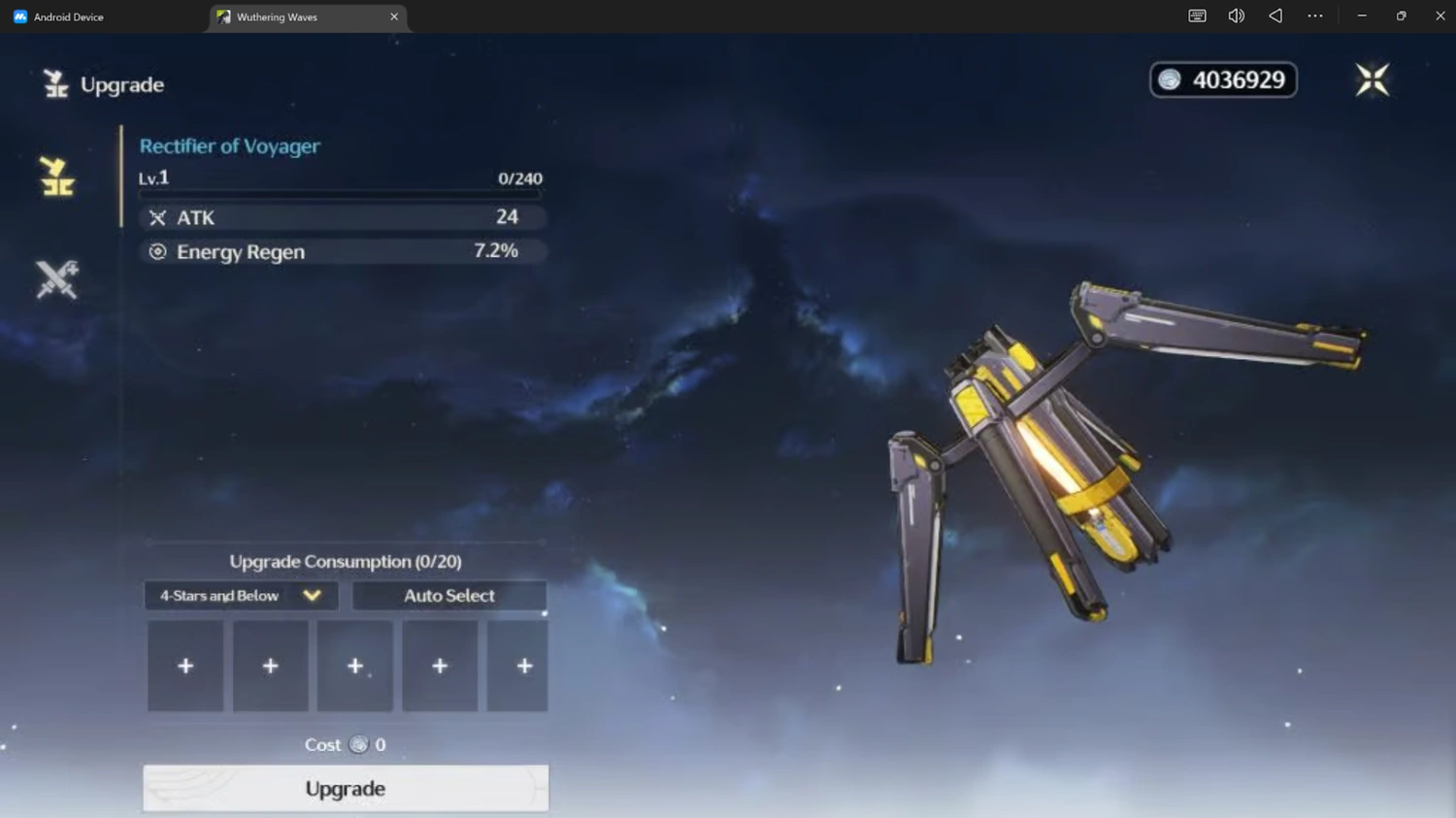Switch to the crossed swords tuning tab
This screenshot has width=1456, height=818.
pos(57,279)
